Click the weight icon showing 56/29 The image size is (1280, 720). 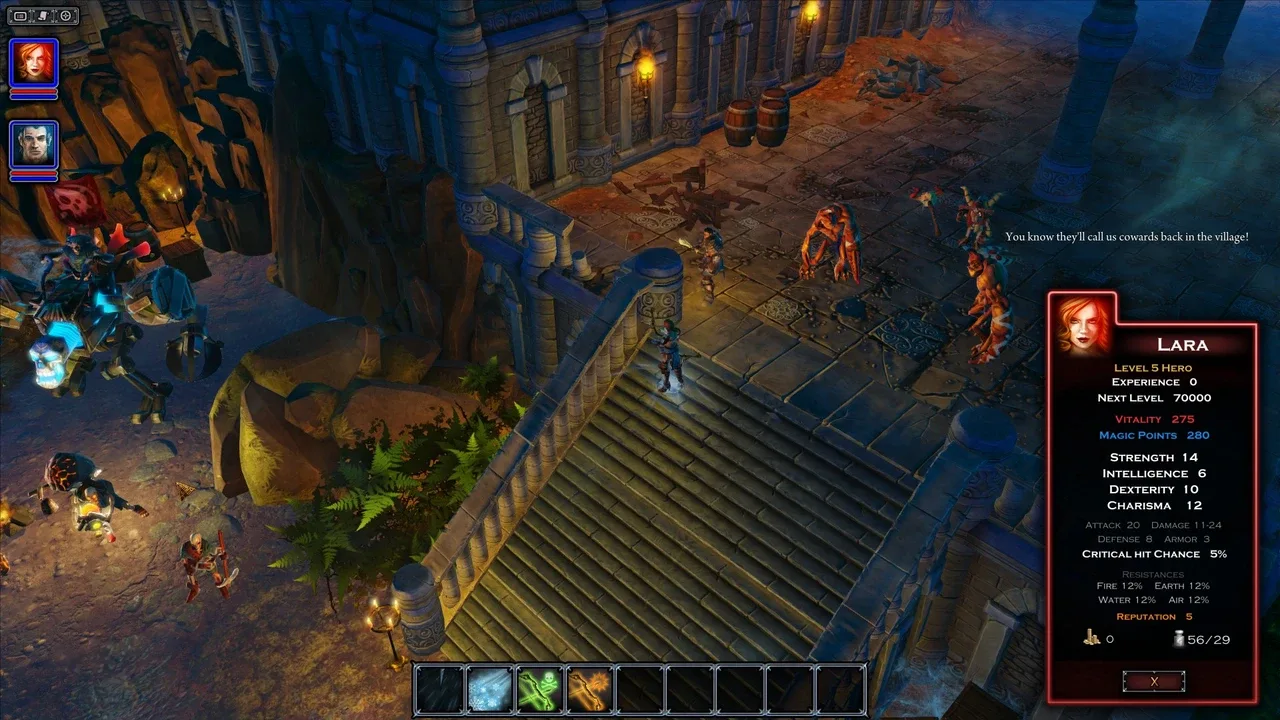[x=1179, y=638]
